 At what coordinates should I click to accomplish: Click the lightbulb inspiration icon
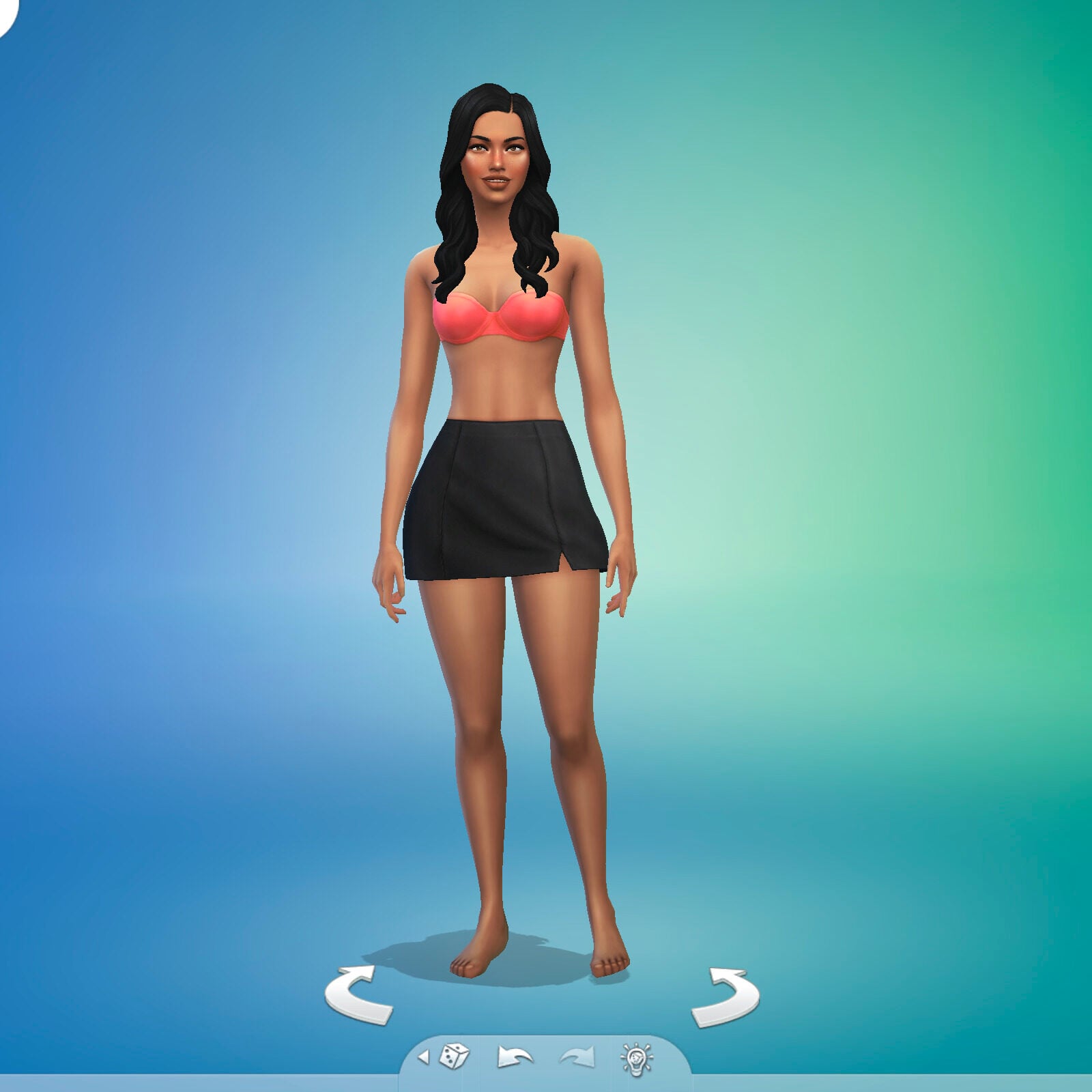tap(636, 1057)
